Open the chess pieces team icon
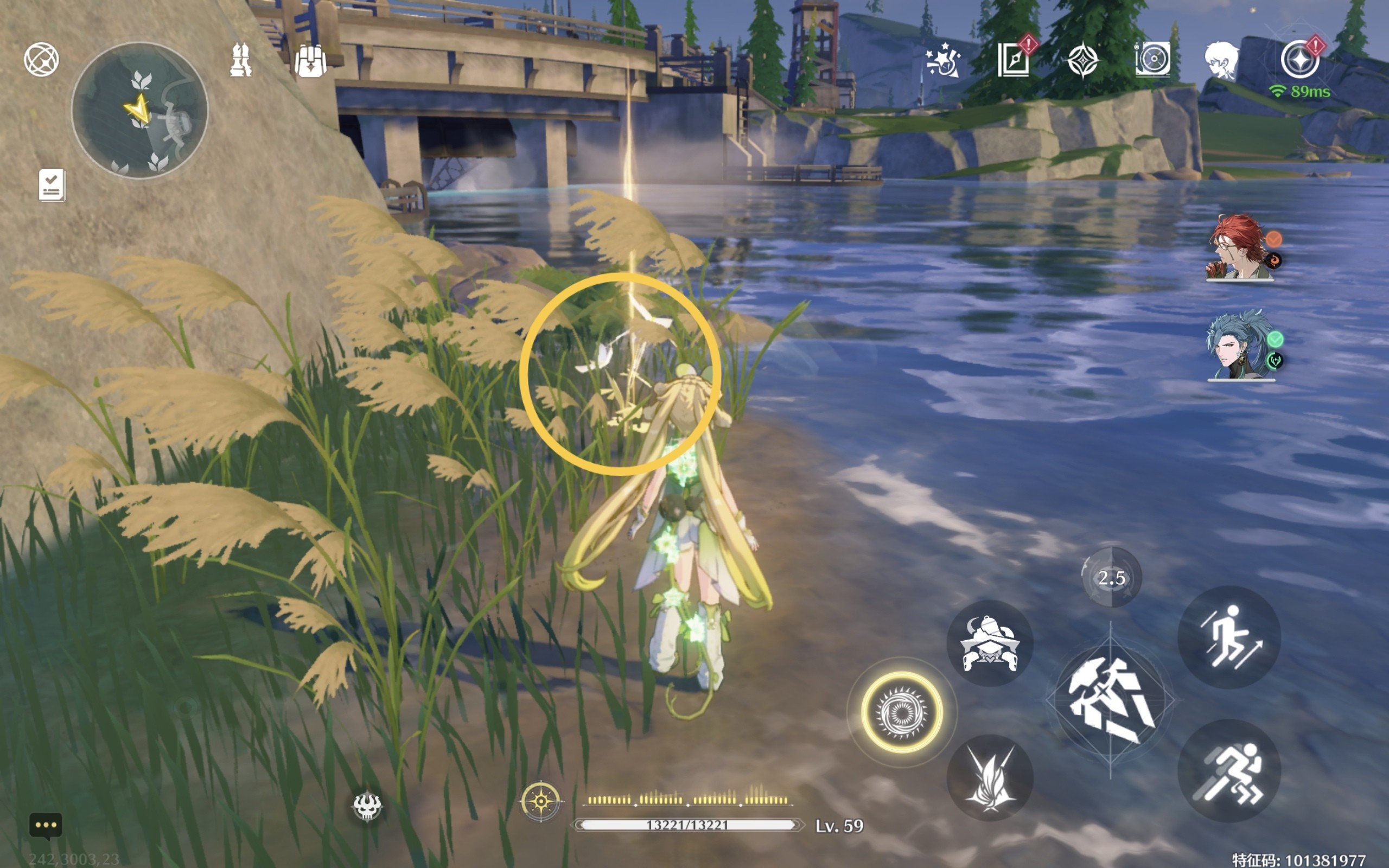This screenshot has width=1389, height=868. 240,60
